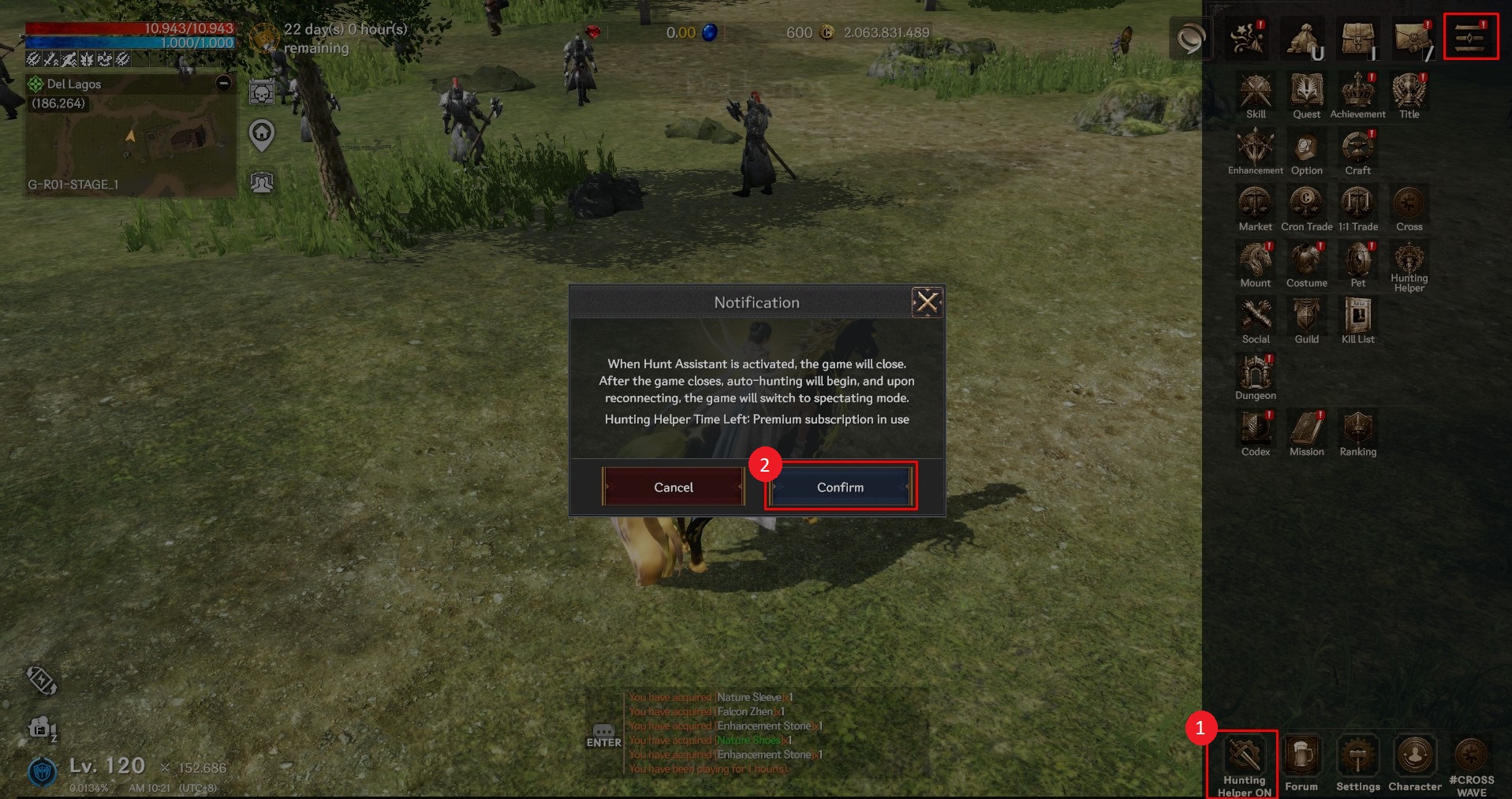Cancel the Hunt Assistant notification
This screenshot has width=1512, height=799.
(x=673, y=487)
